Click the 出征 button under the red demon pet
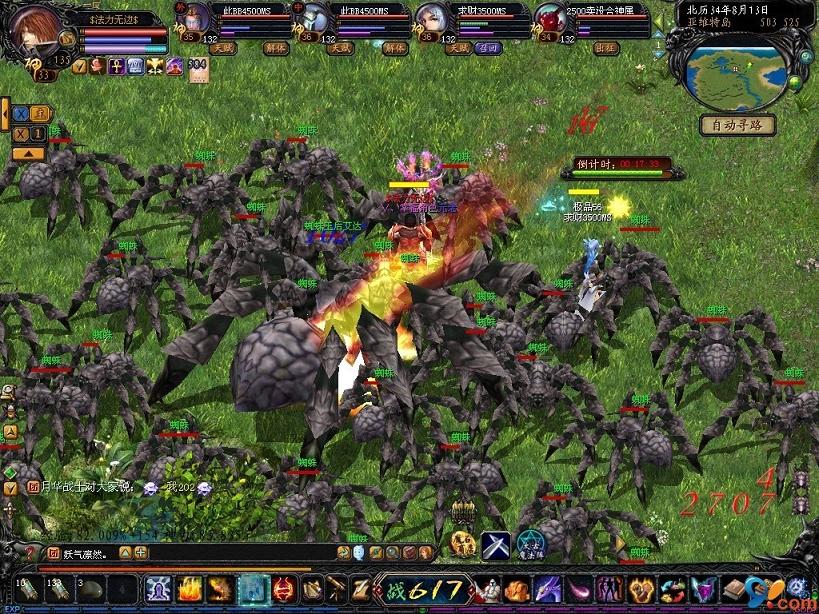This screenshot has width=819, height=614. (x=603, y=47)
